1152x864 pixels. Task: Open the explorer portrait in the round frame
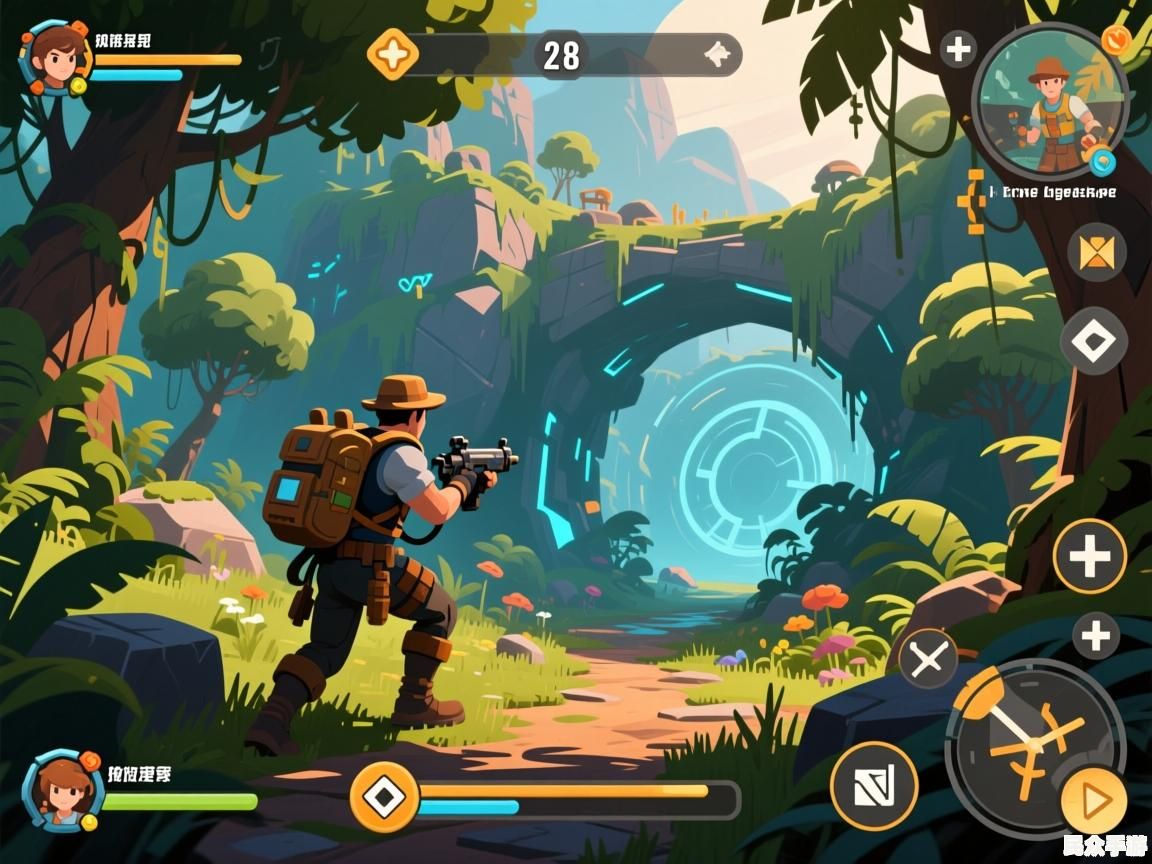pos(1050,102)
